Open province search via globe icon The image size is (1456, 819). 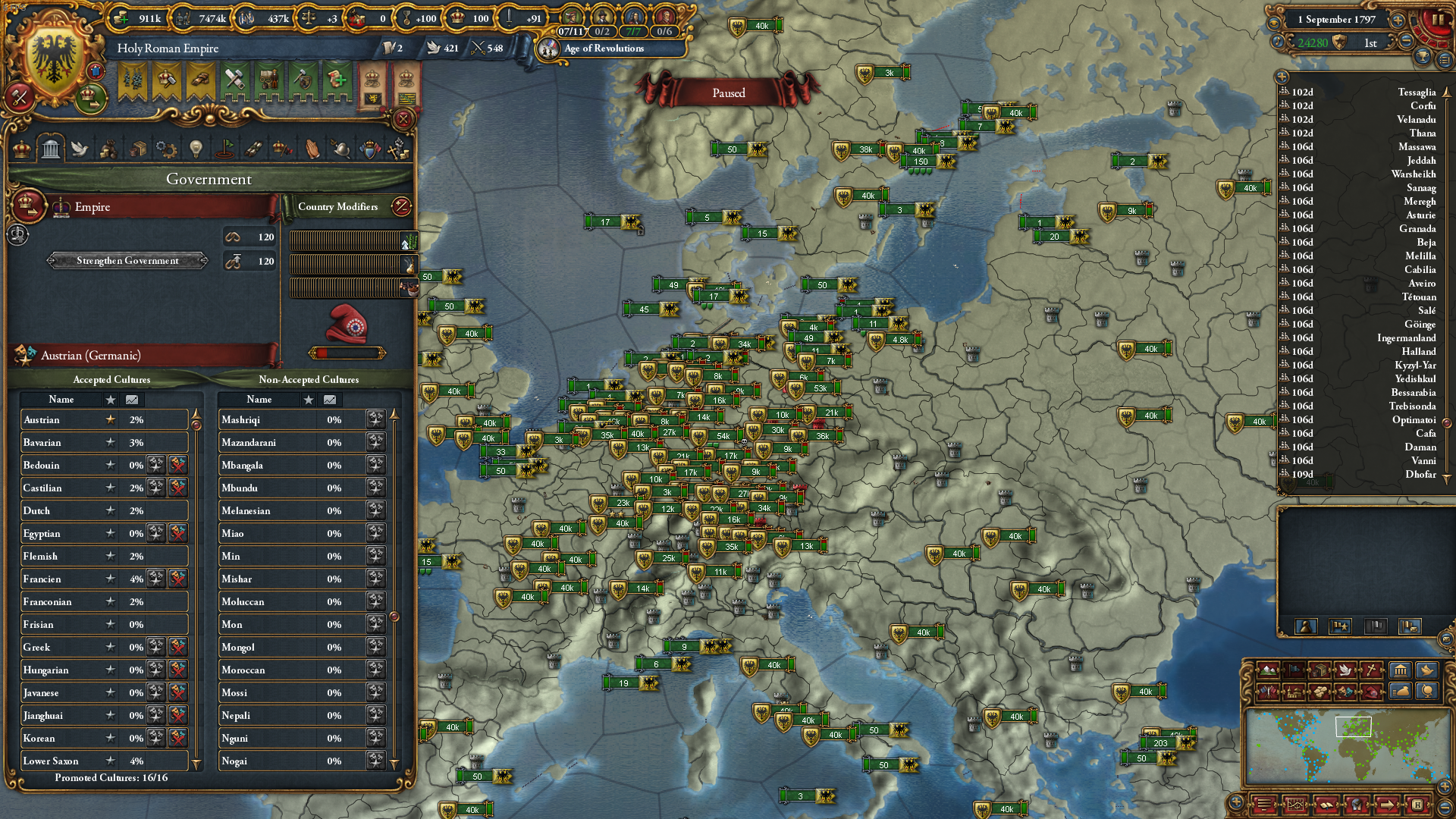click(1426, 692)
